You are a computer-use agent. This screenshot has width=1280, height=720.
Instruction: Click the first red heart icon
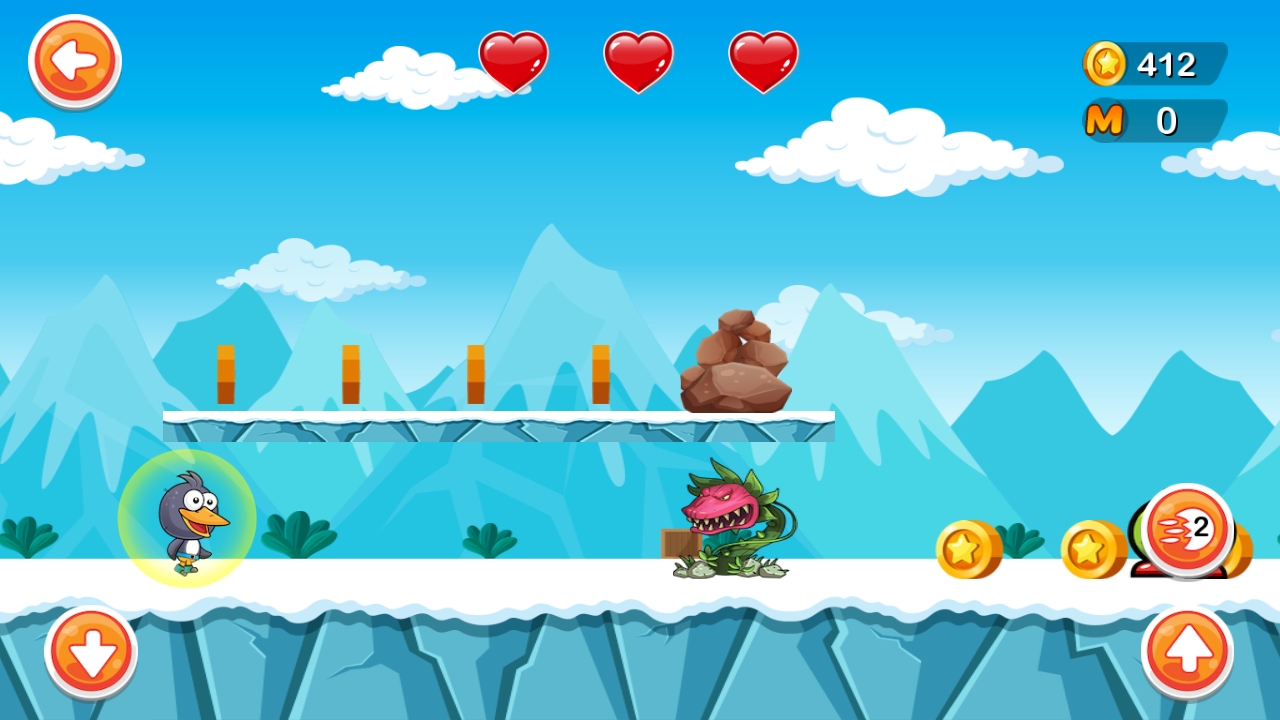(513, 62)
